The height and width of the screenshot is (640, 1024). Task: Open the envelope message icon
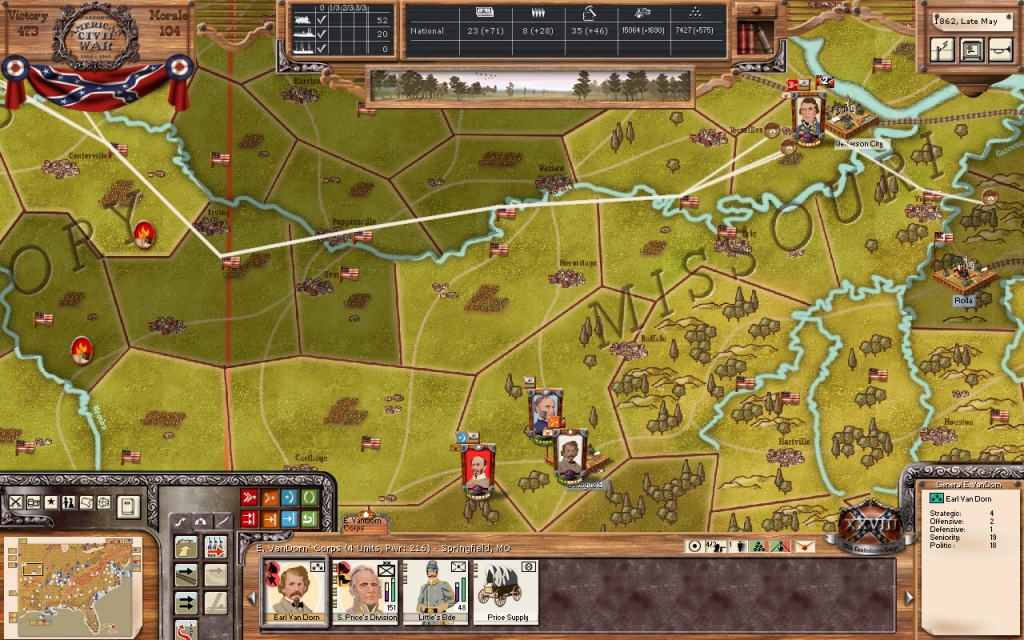pyautogui.click(x=804, y=546)
